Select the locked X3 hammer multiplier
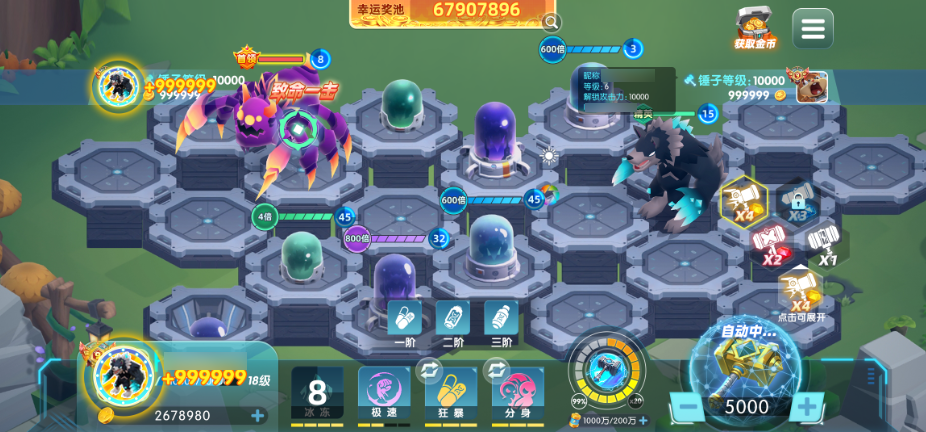 [797, 200]
